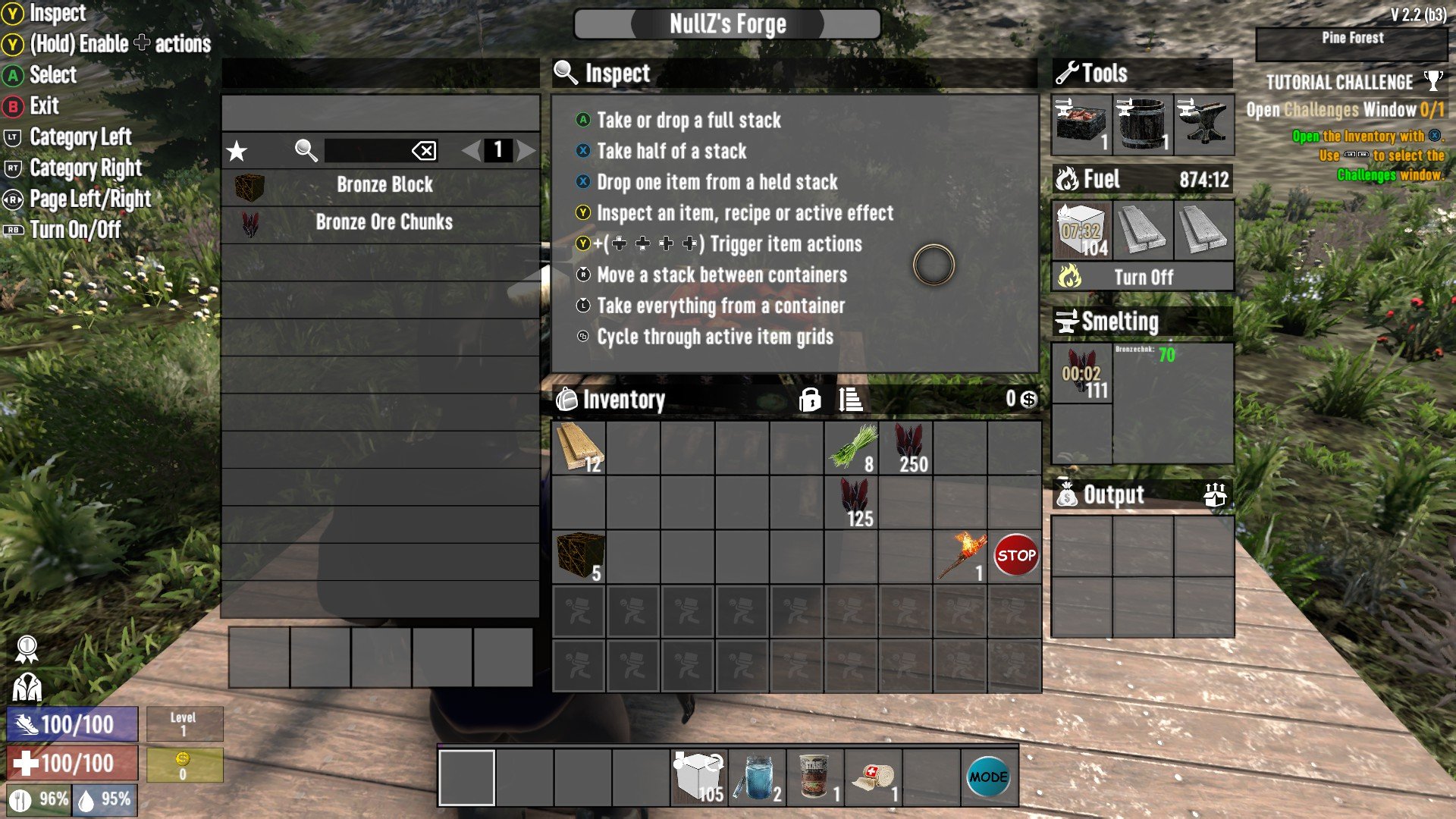Viewport: 1456px width, 819px height.
Task: Select the anvil tool slot
Action: pyautogui.click(x=1203, y=124)
